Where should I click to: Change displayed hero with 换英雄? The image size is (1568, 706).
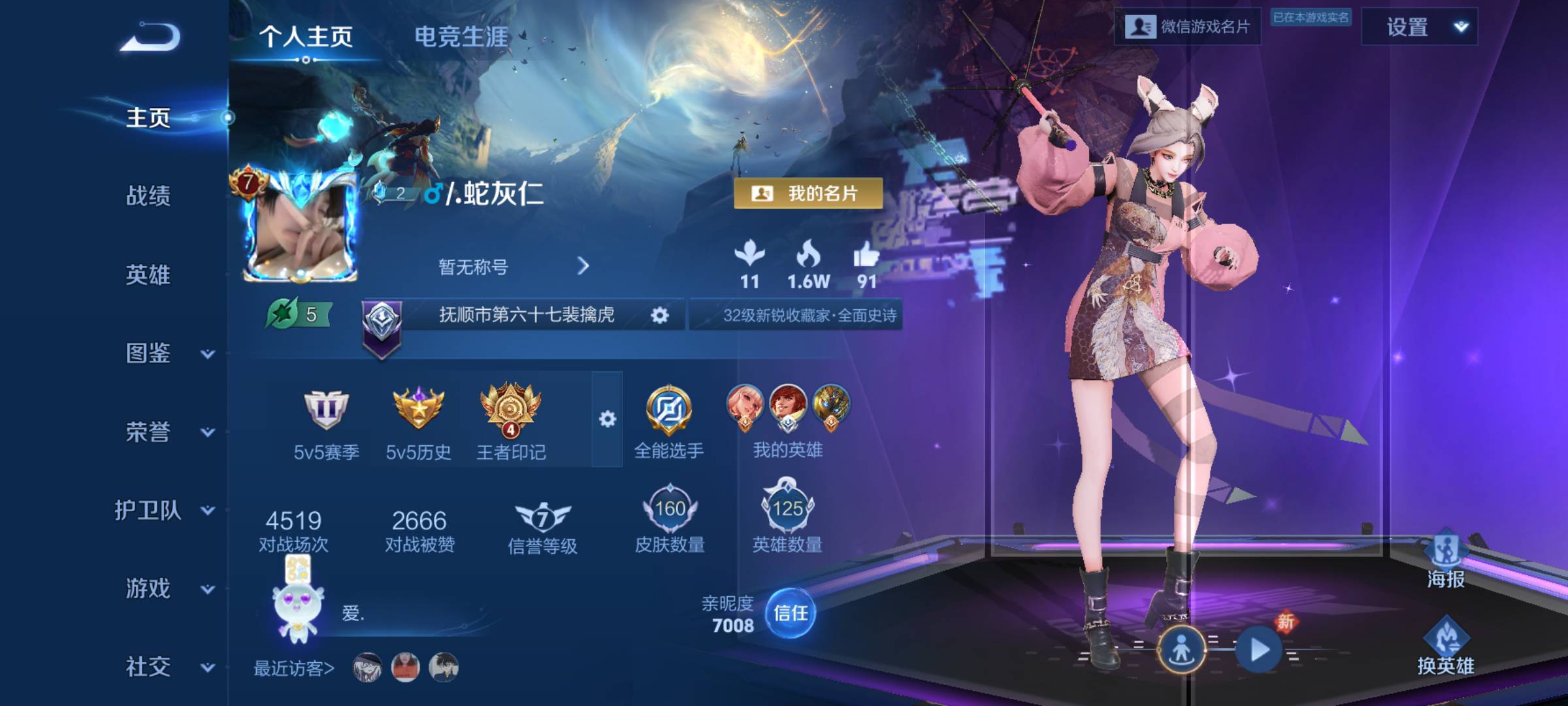point(1445,646)
